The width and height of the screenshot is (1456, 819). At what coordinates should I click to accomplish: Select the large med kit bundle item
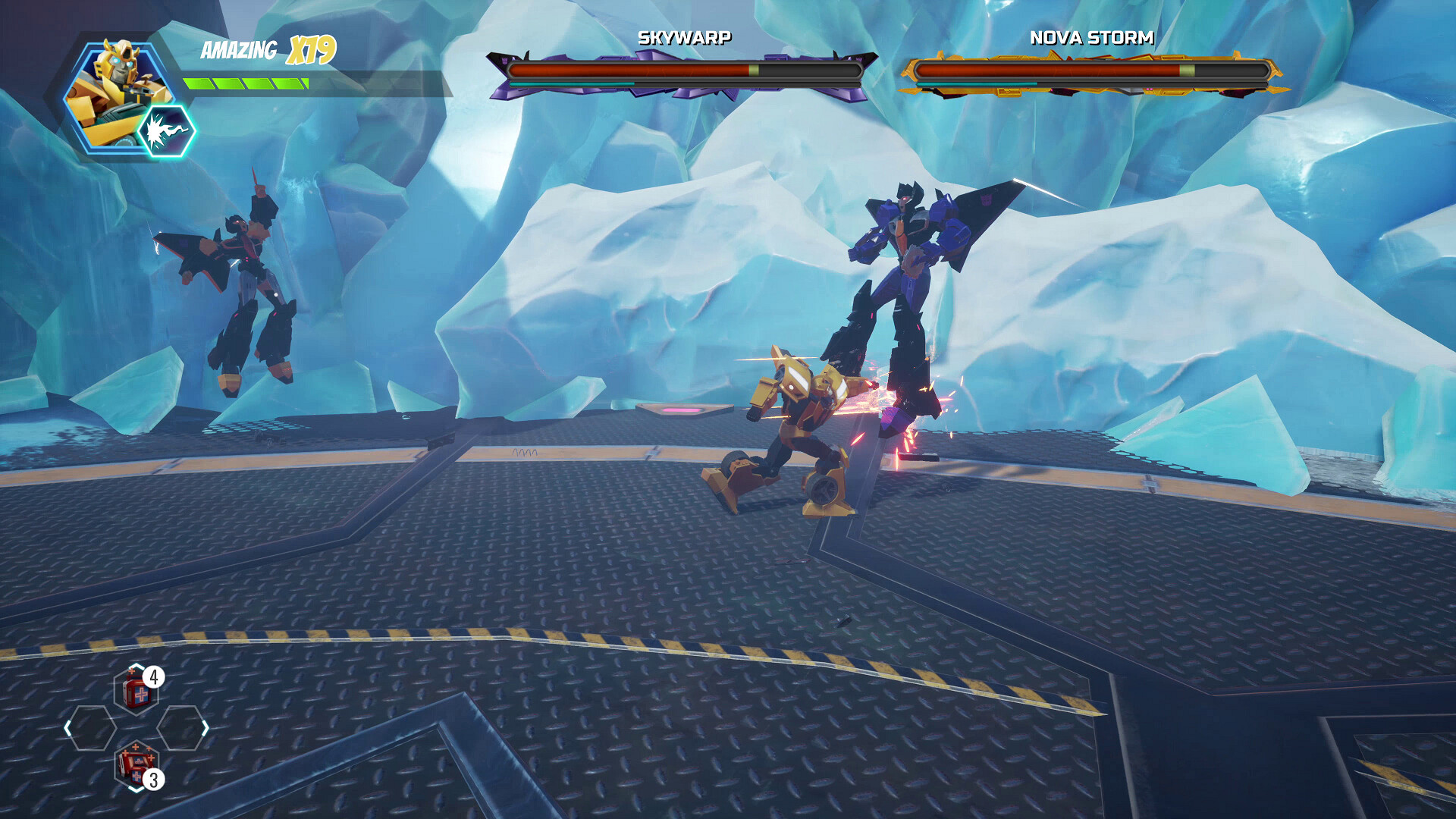tap(136, 764)
